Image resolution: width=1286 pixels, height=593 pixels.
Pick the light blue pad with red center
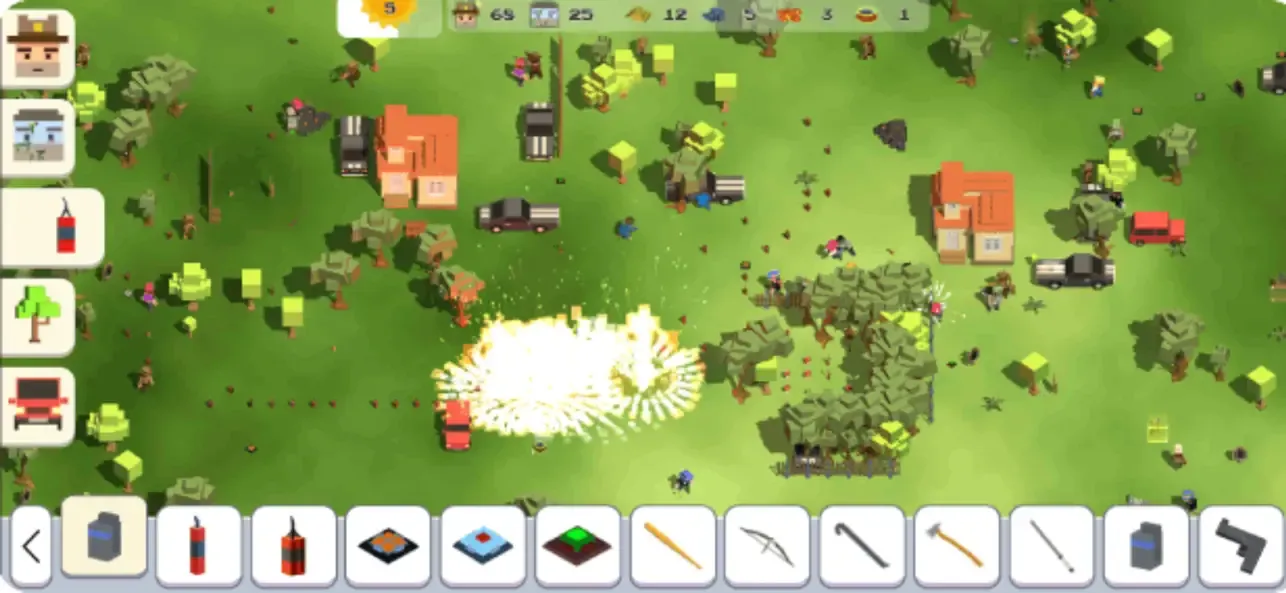click(x=483, y=547)
